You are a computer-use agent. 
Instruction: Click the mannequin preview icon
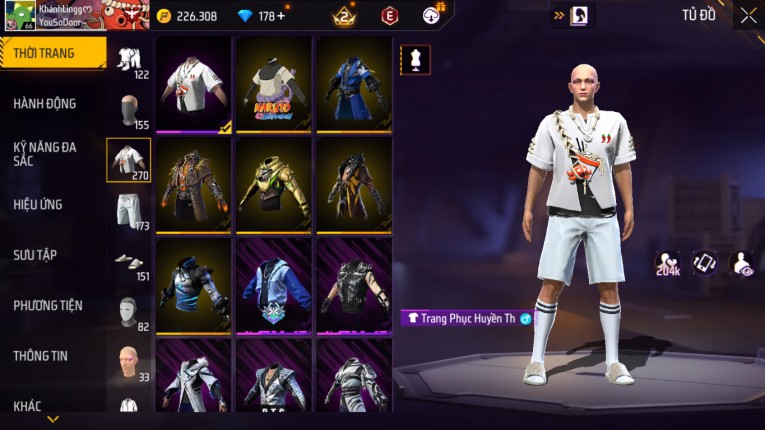click(416, 59)
